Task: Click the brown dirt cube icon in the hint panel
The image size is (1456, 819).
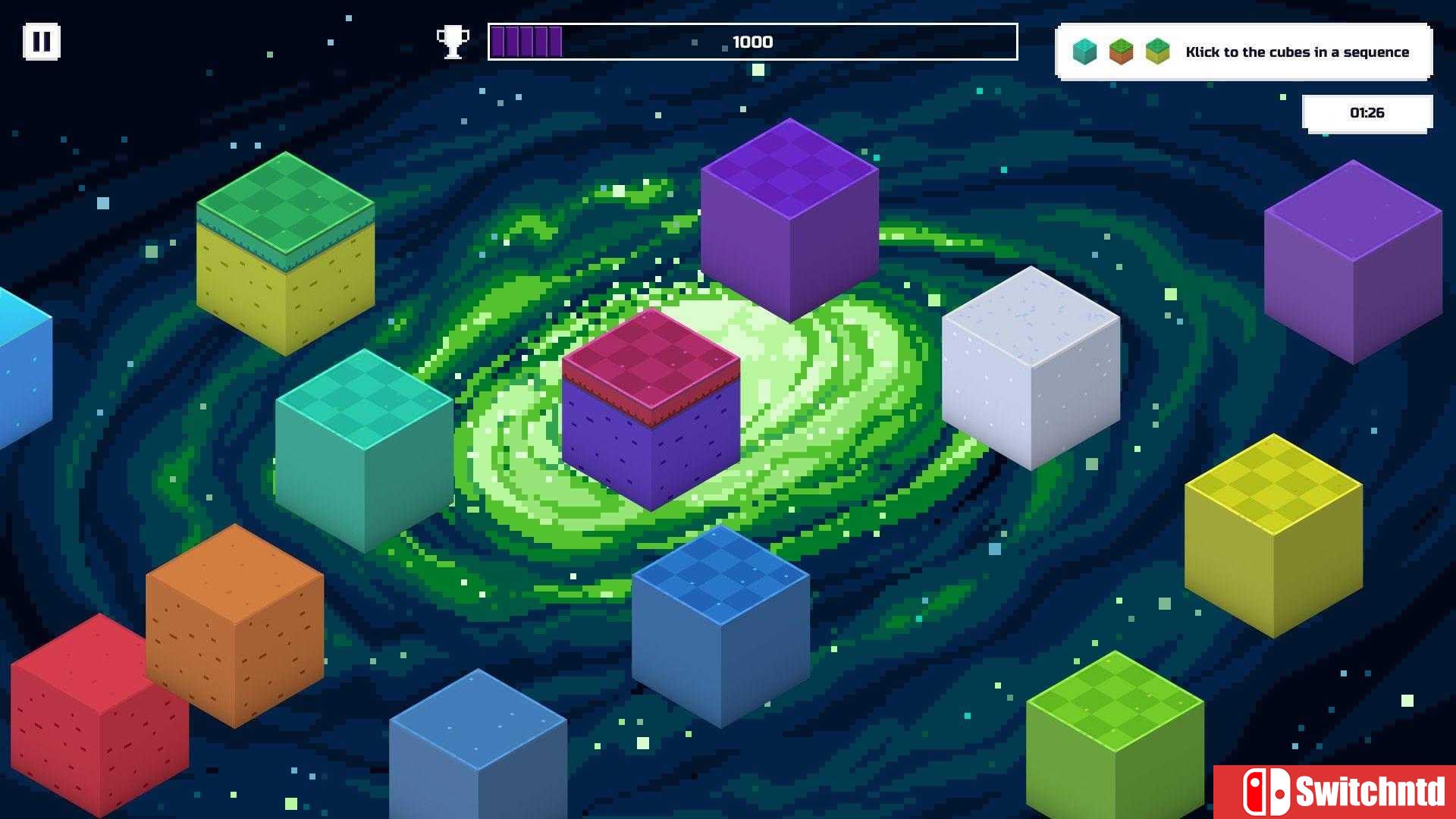Action: pyautogui.click(x=1121, y=52)
